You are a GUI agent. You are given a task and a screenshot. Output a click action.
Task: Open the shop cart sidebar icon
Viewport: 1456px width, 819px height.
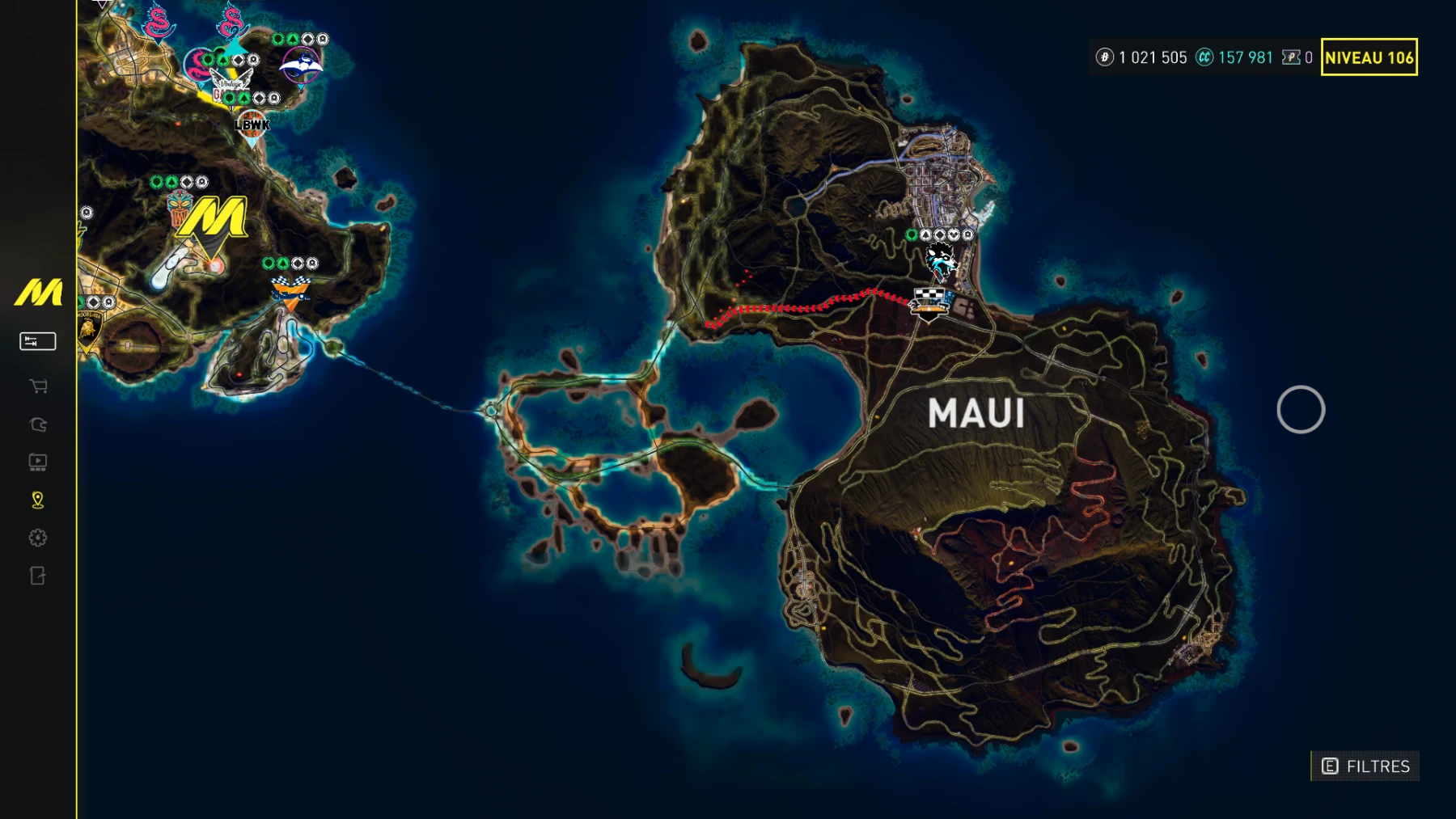pos(38,386)
